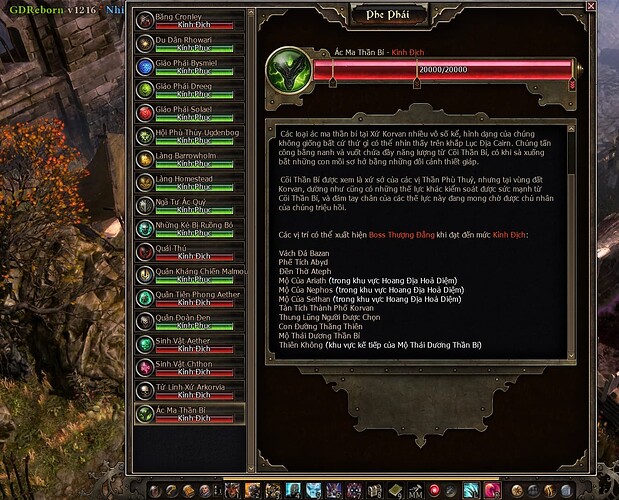Viewport: 619px width, 500px height.
Task: Choose the Quân Tiên Phong Aether faction
Action: pos(188,298)
